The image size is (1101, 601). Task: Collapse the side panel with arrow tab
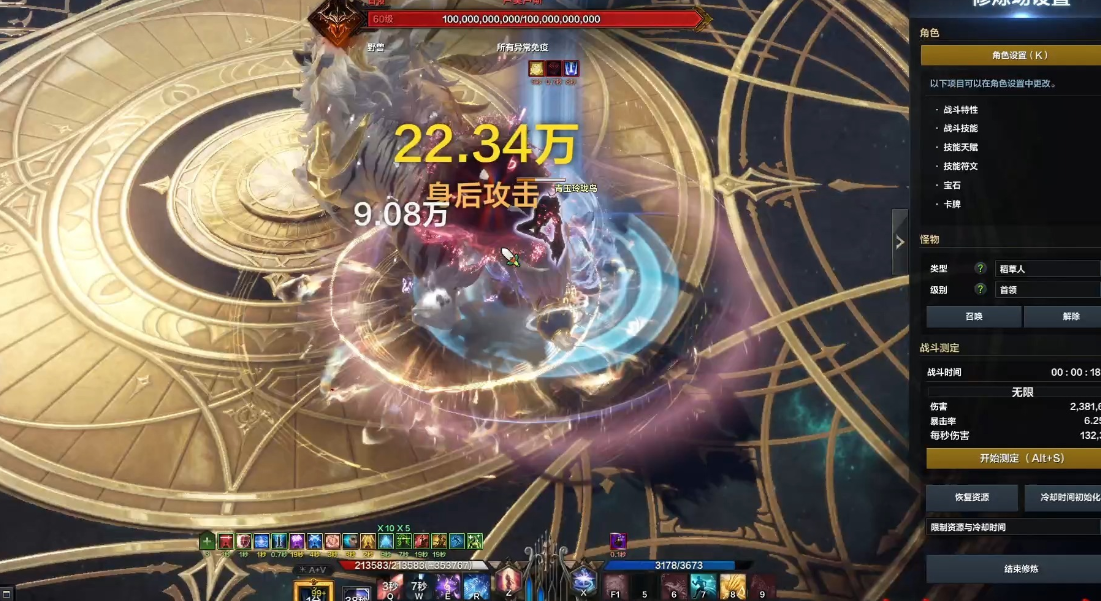[x=899, y=242]
